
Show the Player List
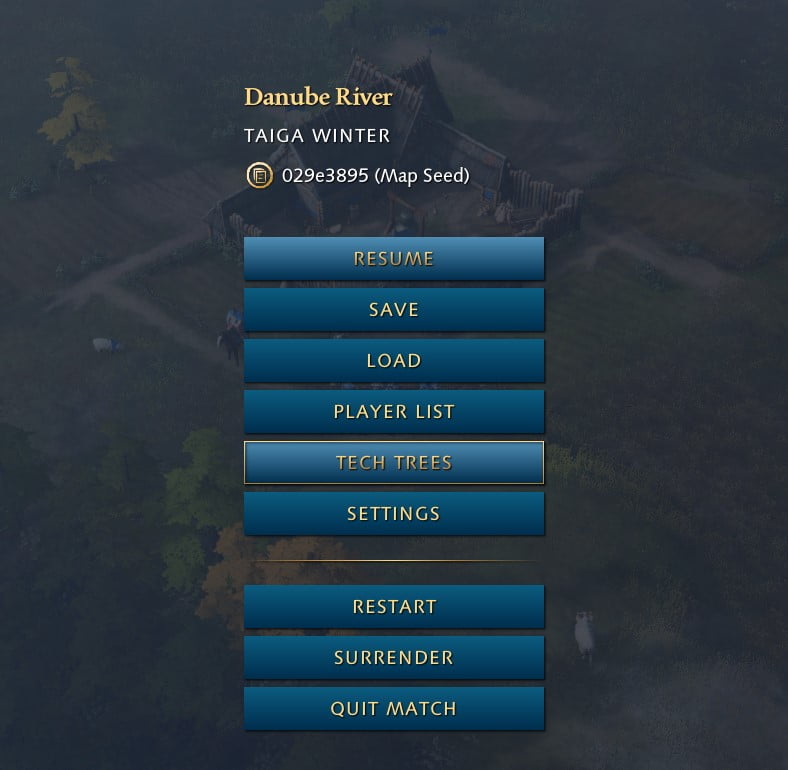click(x=394, y=412)
